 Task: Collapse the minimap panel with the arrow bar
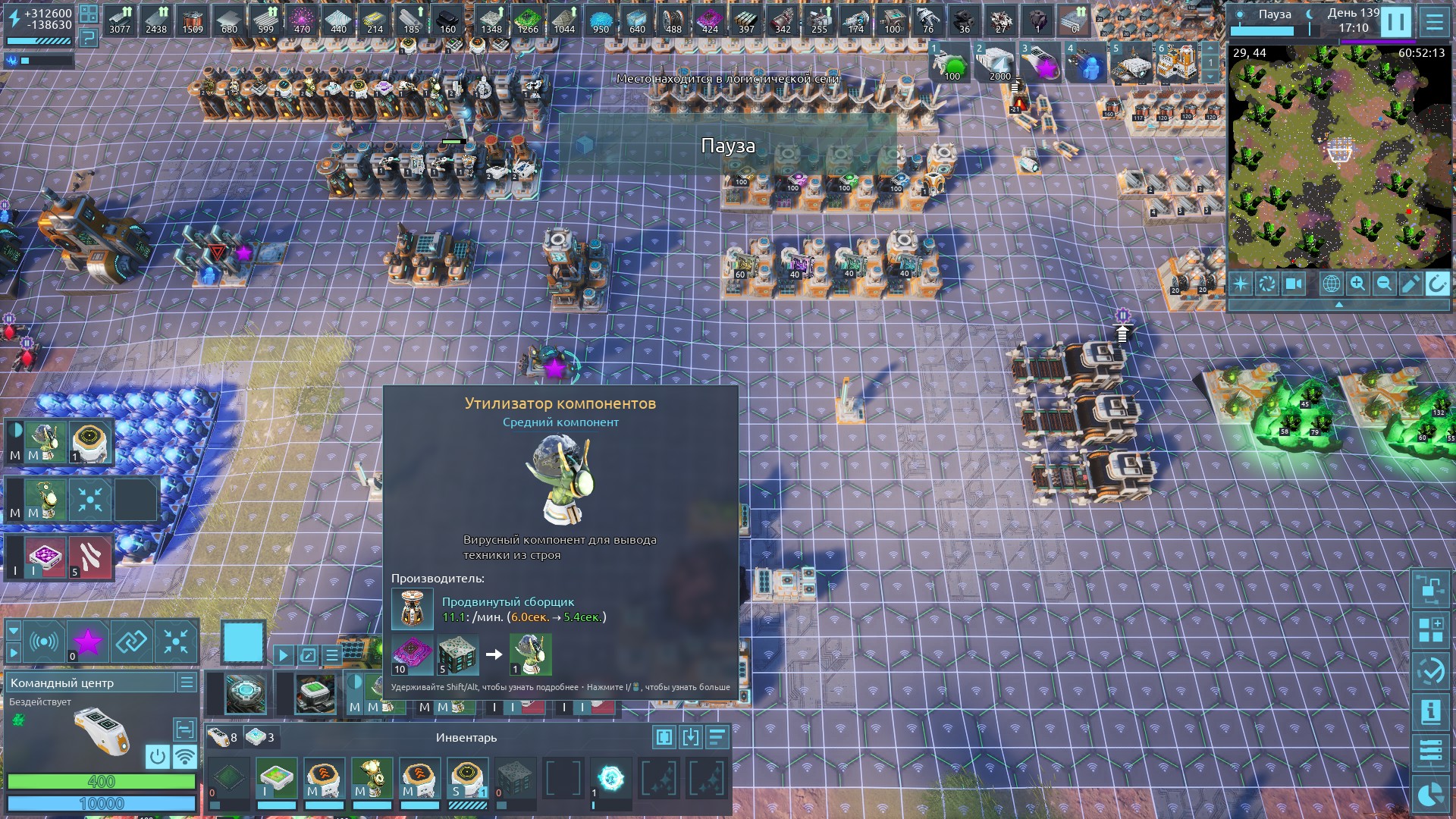pos(1338,304)
